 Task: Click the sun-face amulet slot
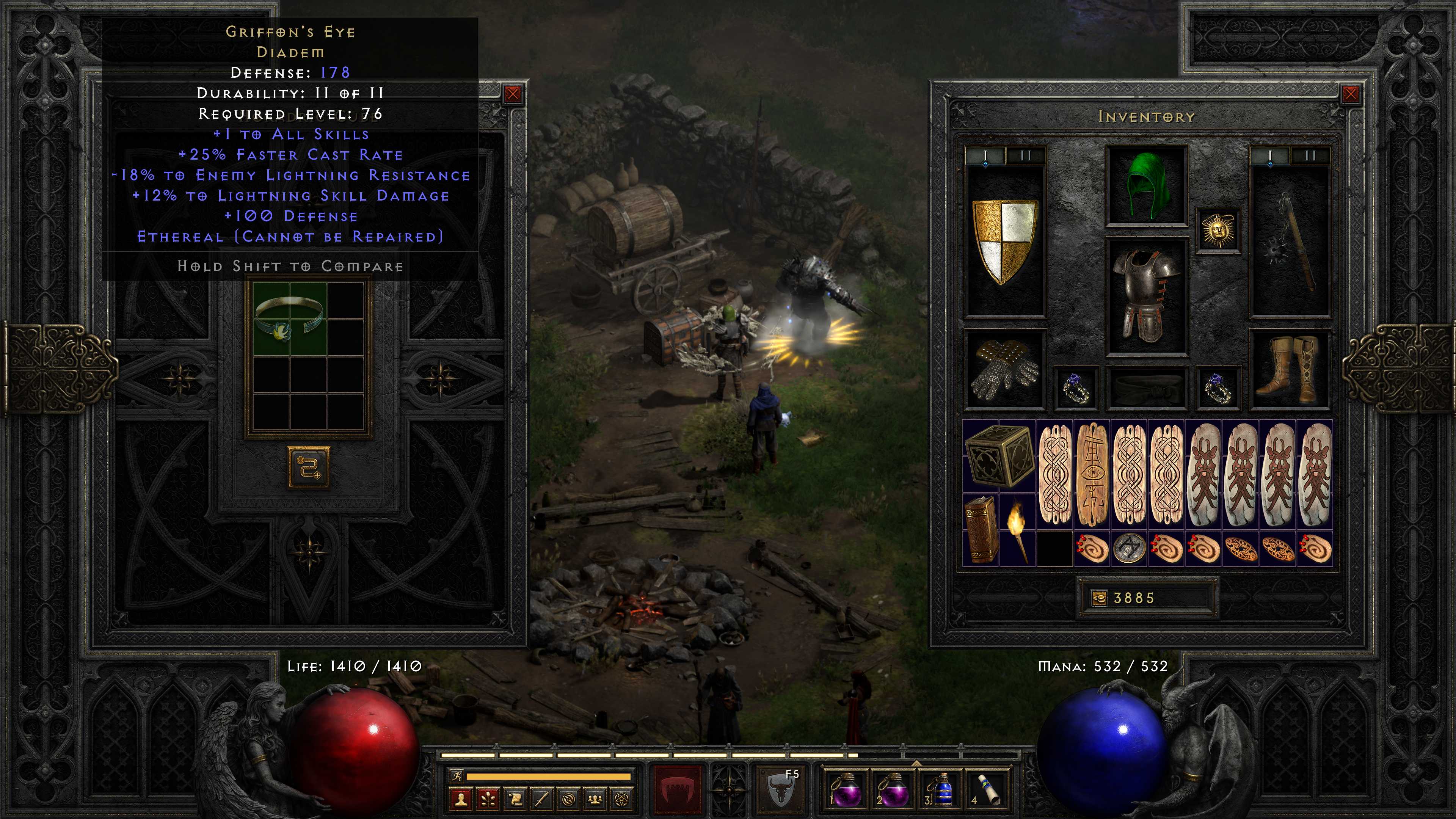click(x=1218, y=231)
